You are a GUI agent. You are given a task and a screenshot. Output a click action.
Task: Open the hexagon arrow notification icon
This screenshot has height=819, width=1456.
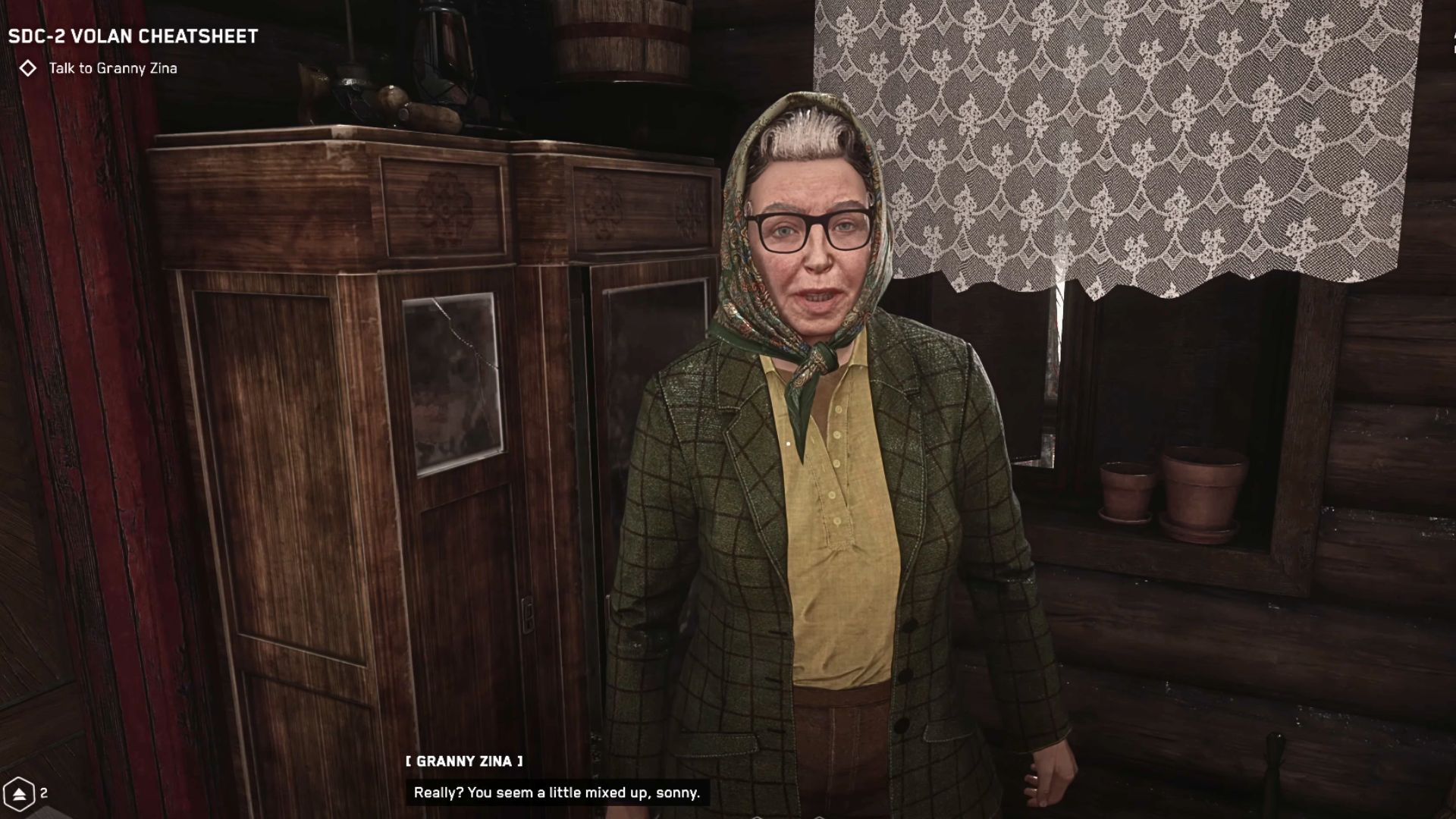tap(18, 793)
